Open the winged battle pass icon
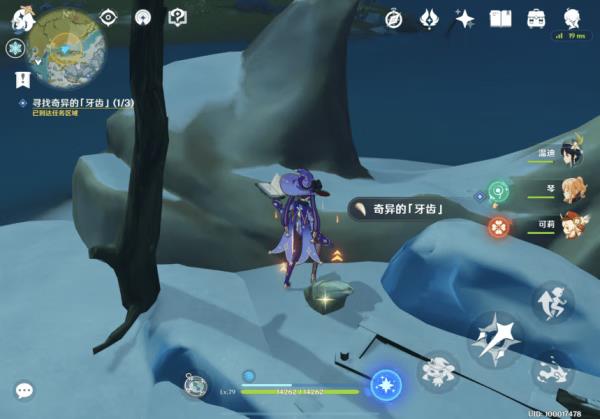The width and height of the screenshot is (600, 419). coord(430,18)
